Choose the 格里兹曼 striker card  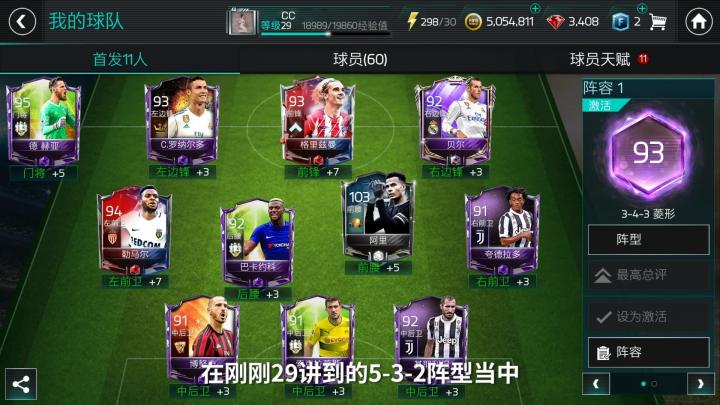pos(316,125)
